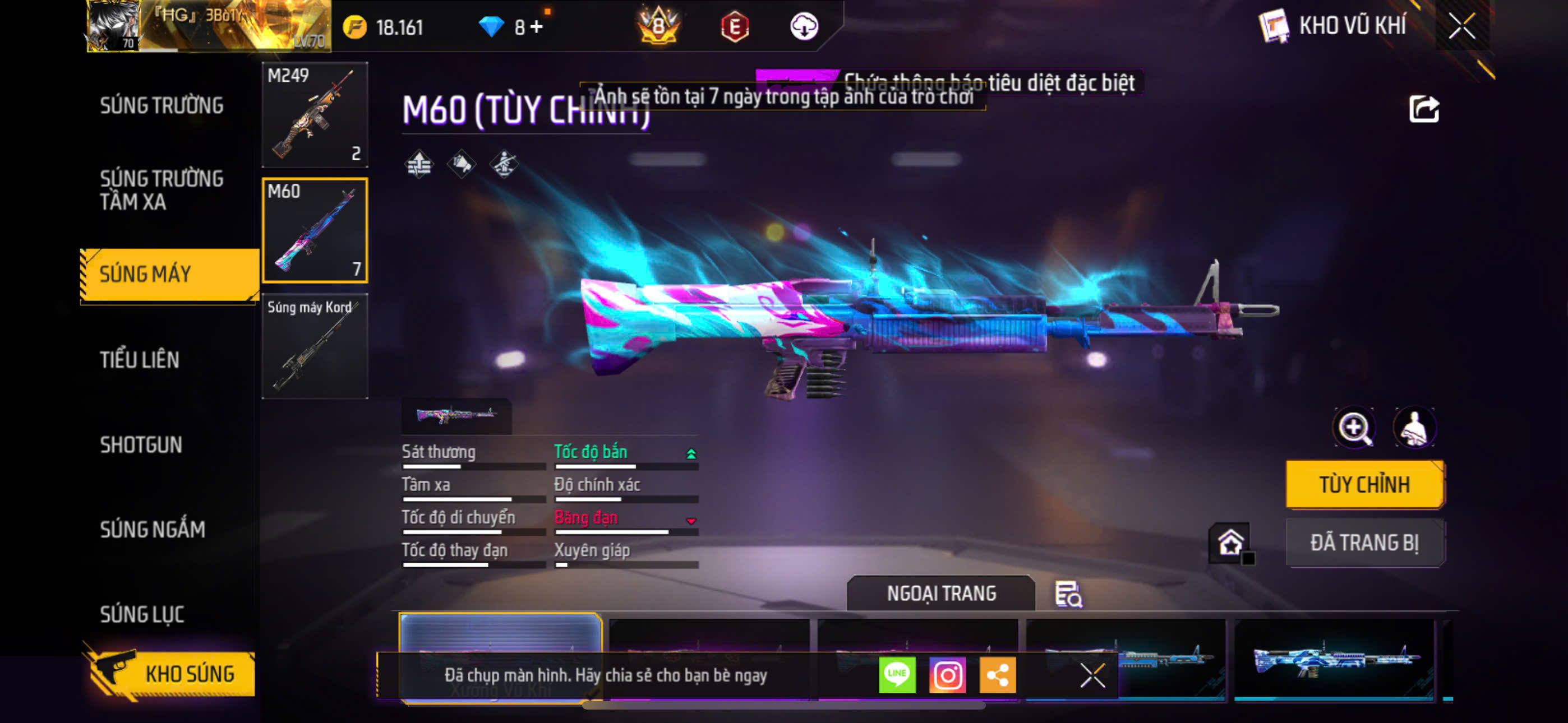Add diamonds with the plus button

pyautogui.click(x=537, y=27)
